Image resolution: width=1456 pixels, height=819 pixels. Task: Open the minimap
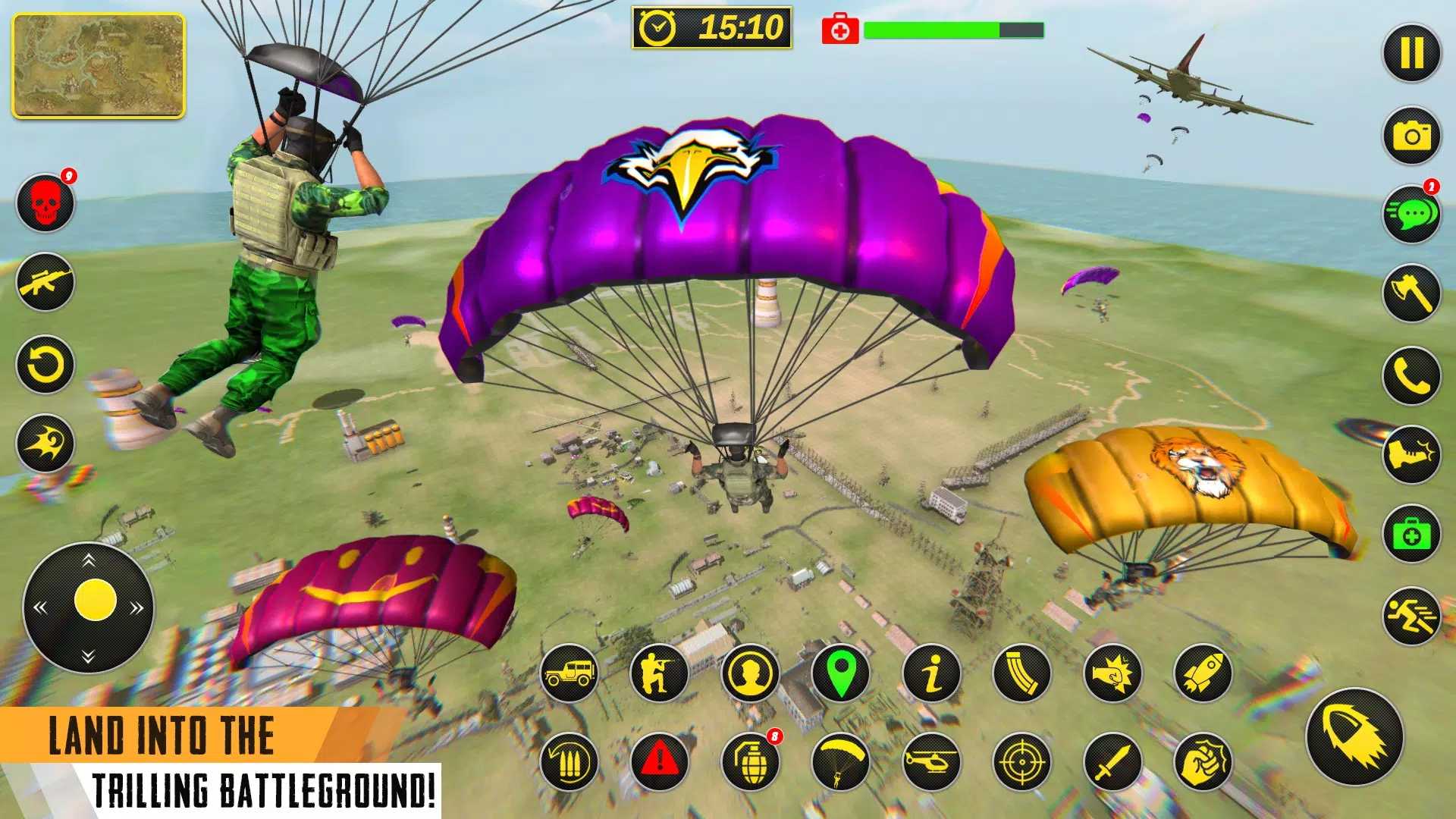(99, 66)
